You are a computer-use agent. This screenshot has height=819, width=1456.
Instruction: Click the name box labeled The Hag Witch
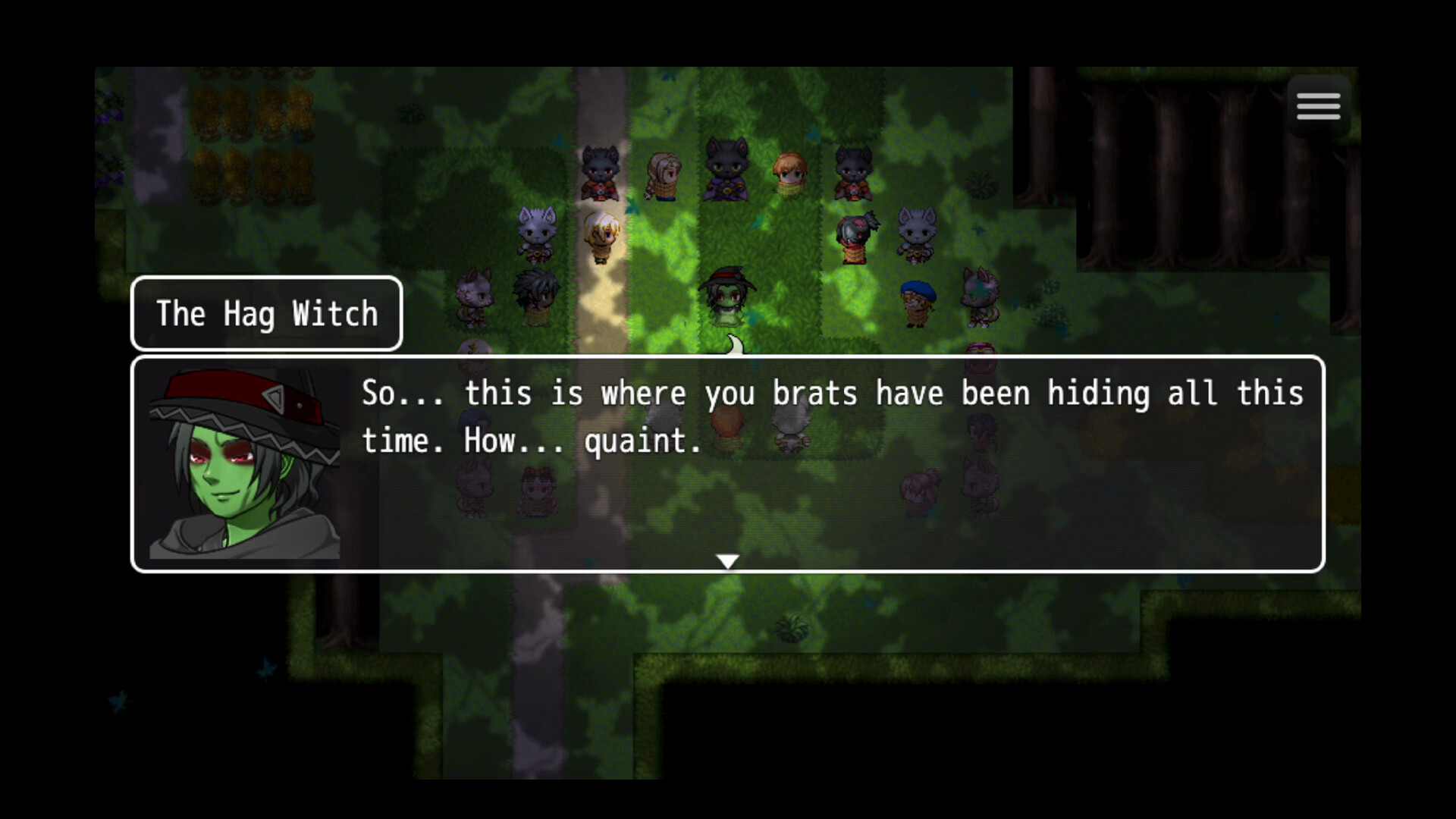tap(267, 313)
